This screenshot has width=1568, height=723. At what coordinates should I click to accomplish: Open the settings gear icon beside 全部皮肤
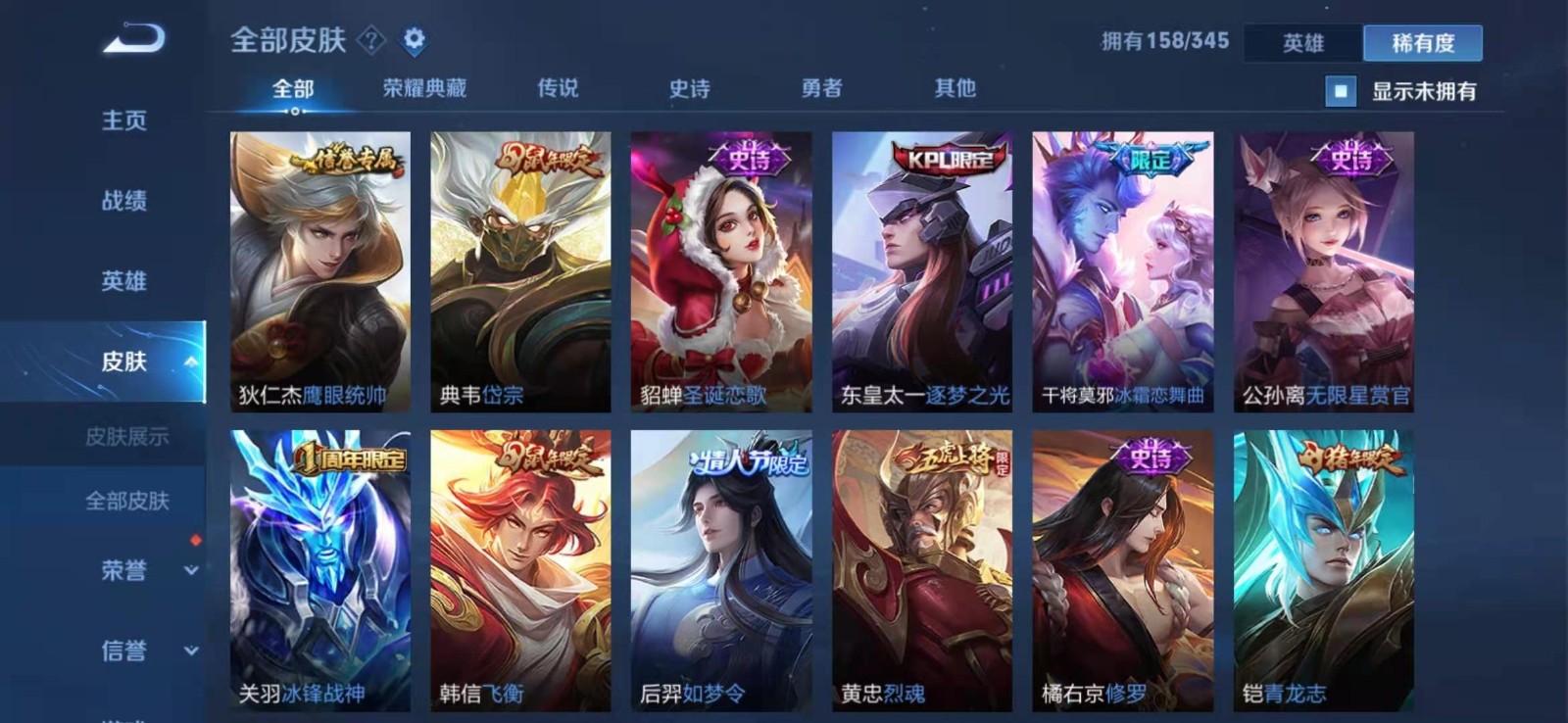coord(416,39)
